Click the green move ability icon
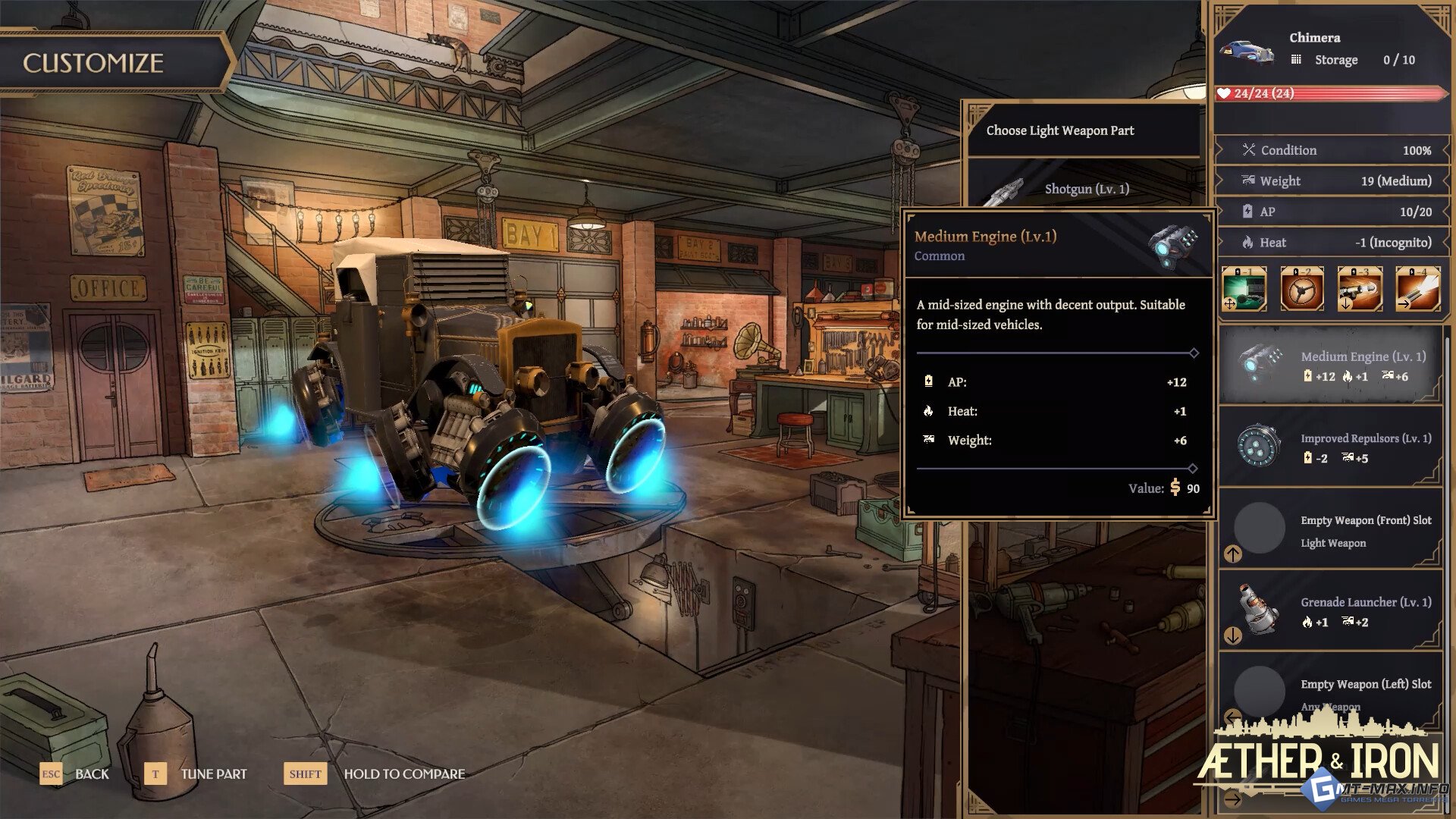 point(1244,289)
